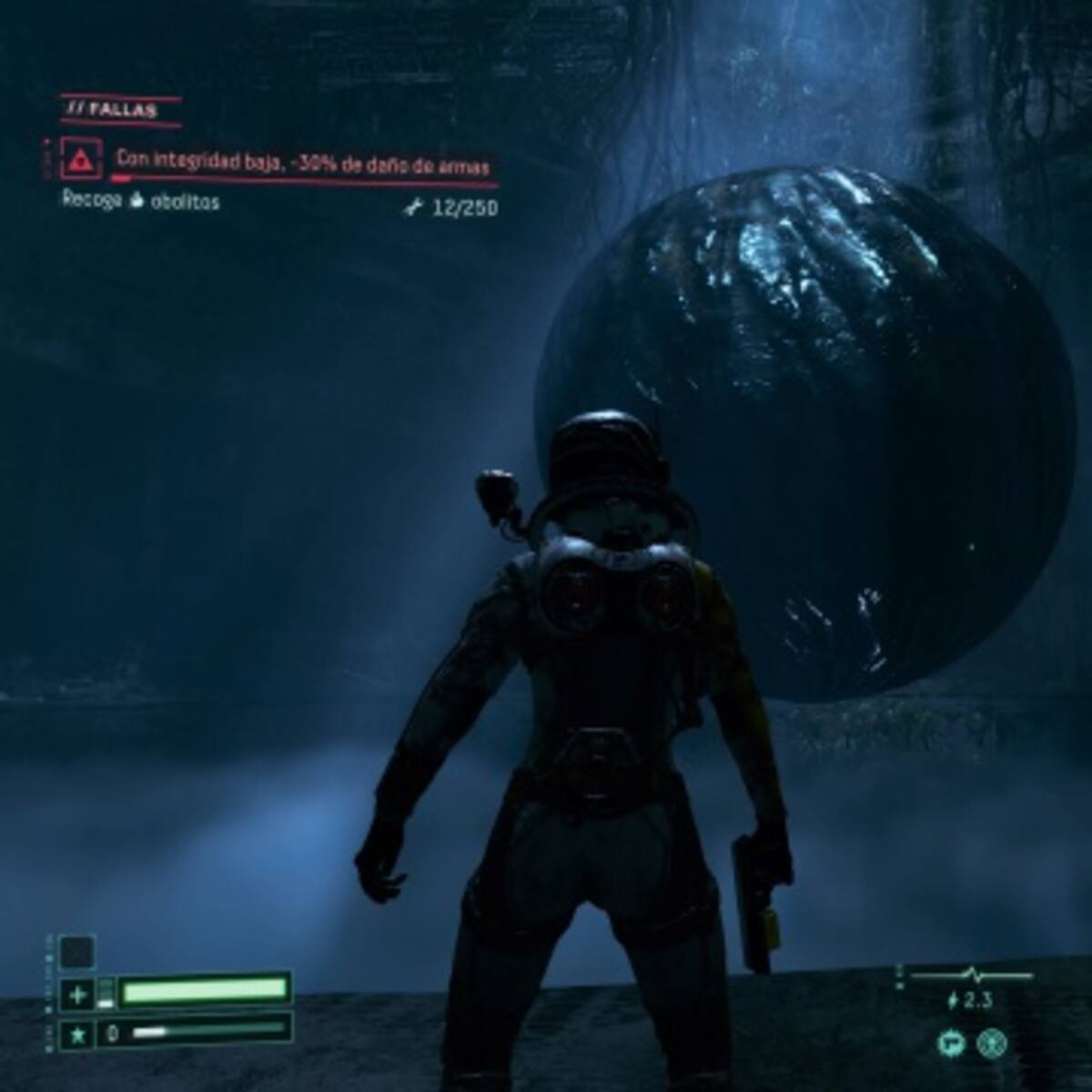Select the pistol weapon icon
The width and height of the screenshot is (1092, 1092).
pyautogui.click(x=951, y=1043)
